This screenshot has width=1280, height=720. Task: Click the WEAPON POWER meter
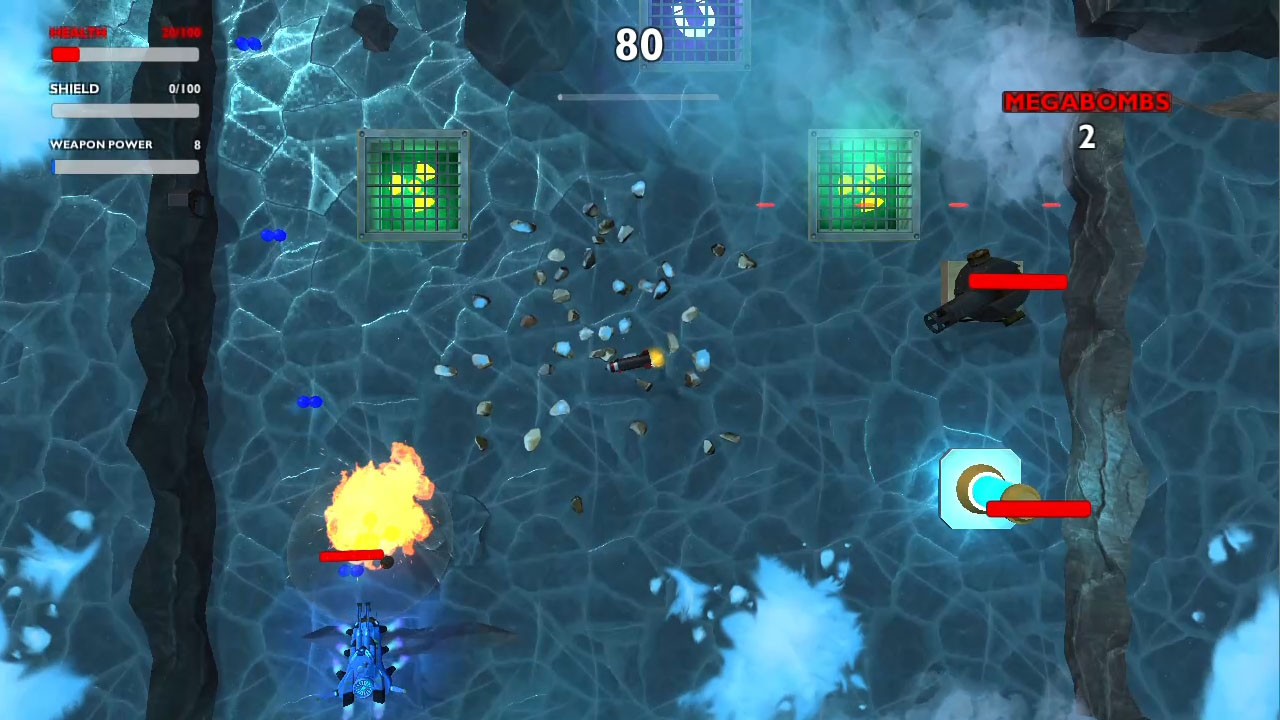[125, 167]
